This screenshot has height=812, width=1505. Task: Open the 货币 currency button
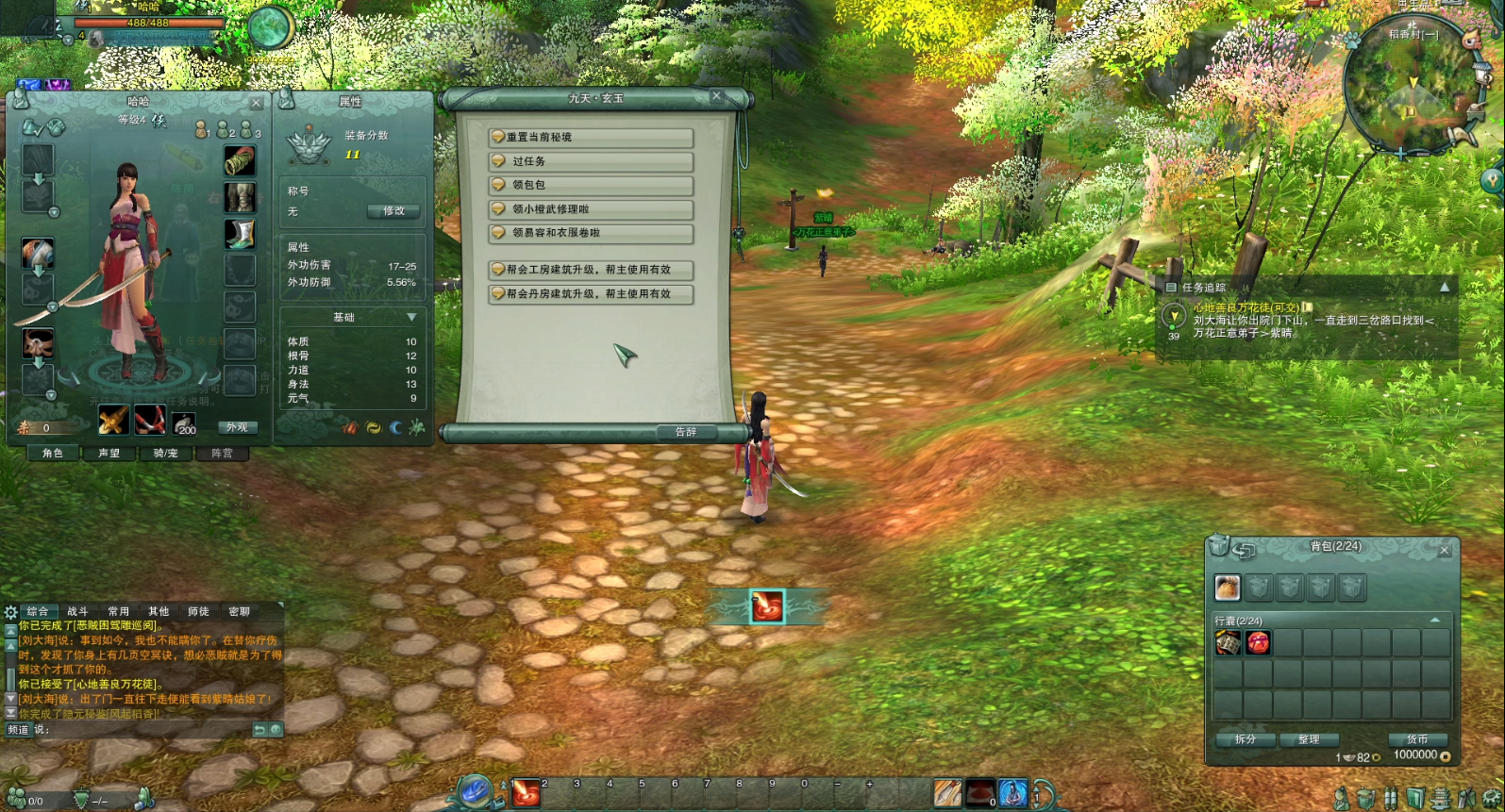tap(1417, 739)
